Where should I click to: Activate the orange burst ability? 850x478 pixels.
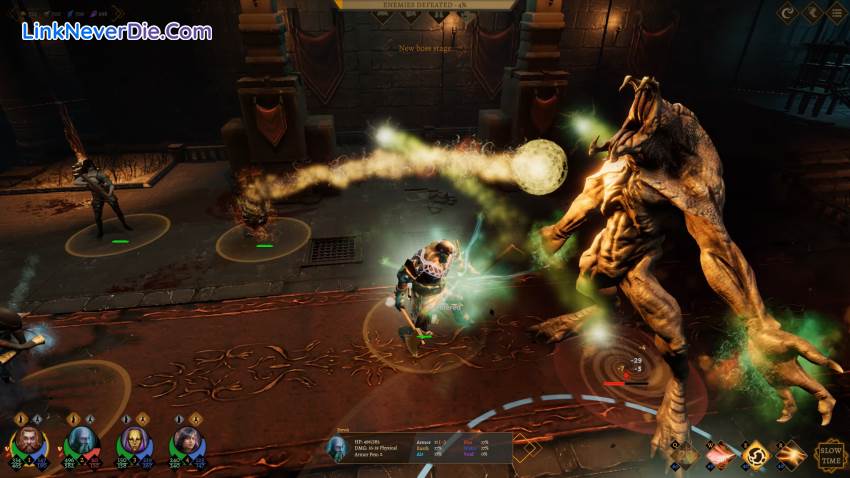point(791,456)
